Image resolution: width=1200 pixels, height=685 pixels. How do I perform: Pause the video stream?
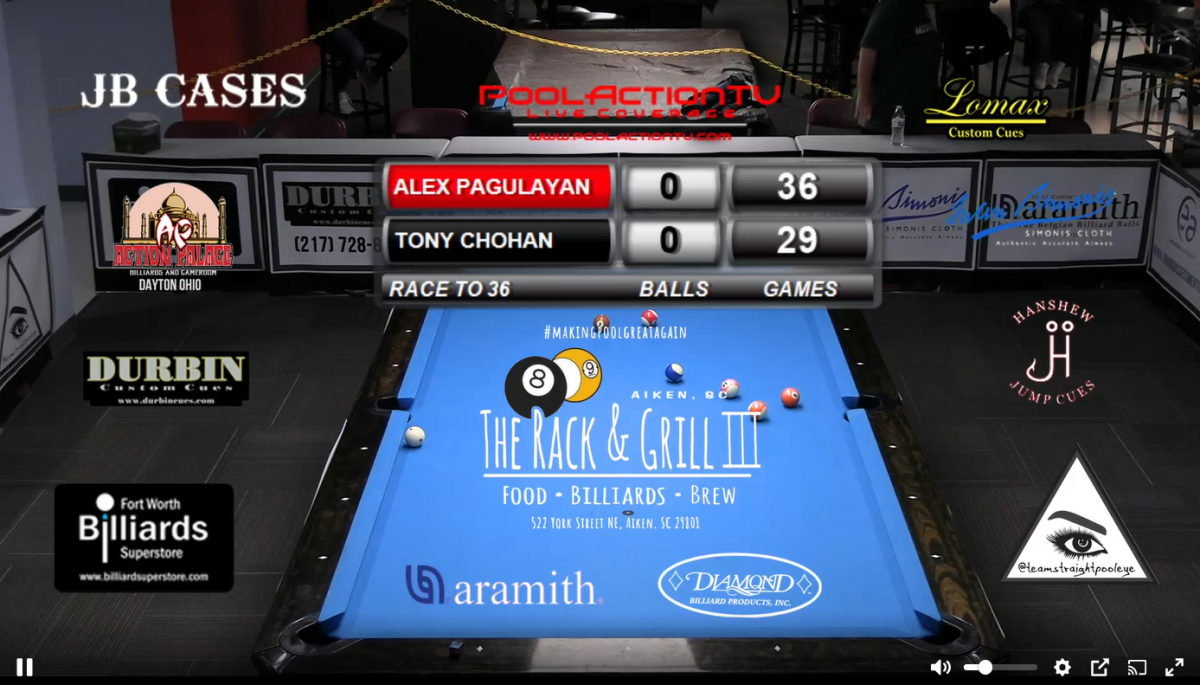tap(24, 667)
